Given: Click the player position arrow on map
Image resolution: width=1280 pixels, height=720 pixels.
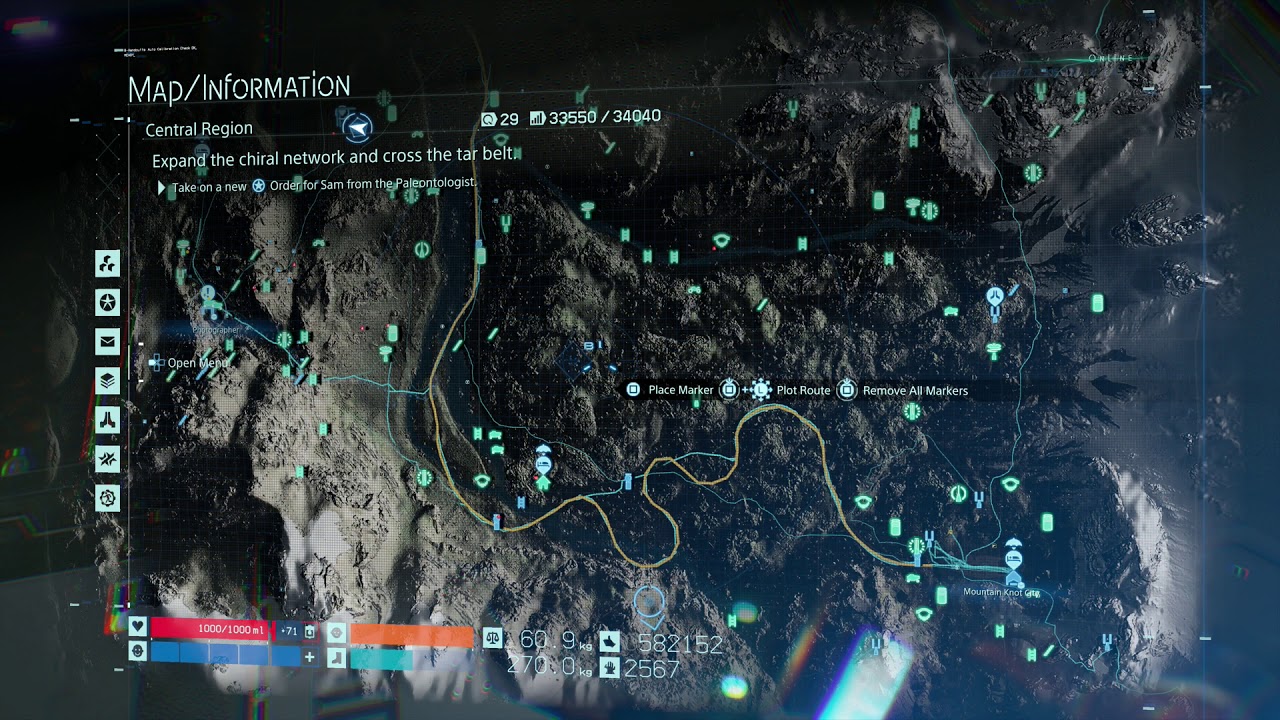Looking at the screenshot, I should pyautogui.click(x=357, y=127).
